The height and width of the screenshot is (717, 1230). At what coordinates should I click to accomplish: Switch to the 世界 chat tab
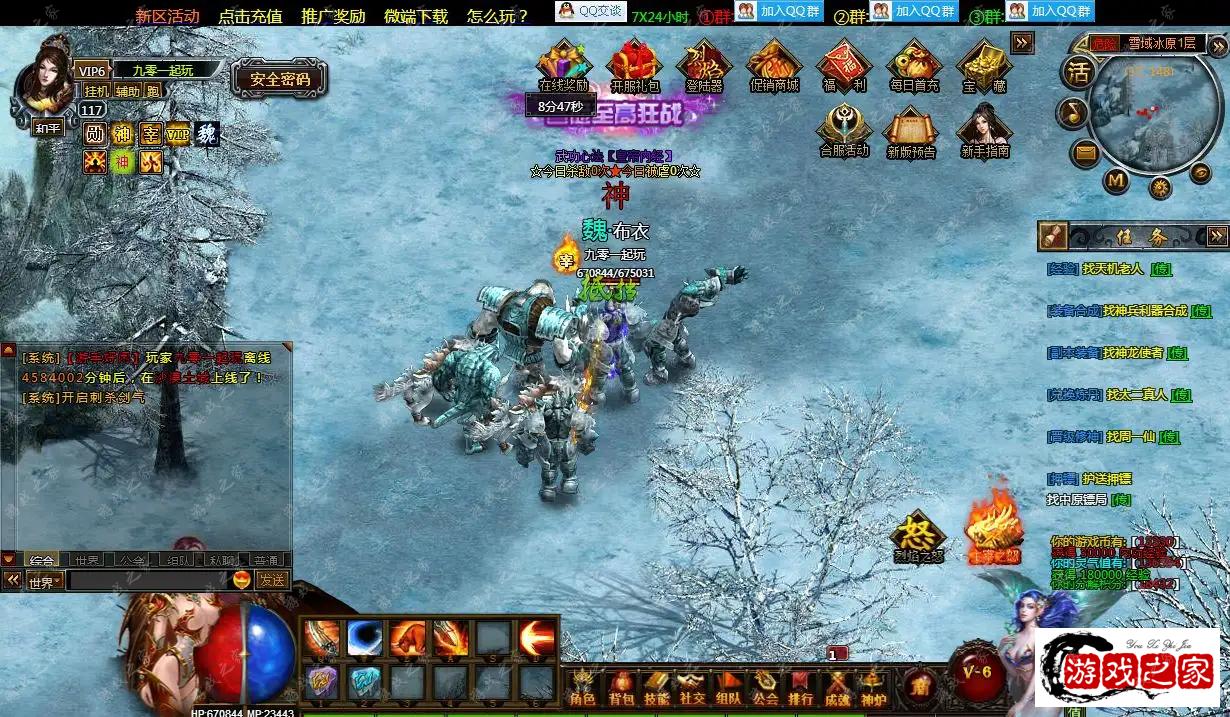[87, 560]
